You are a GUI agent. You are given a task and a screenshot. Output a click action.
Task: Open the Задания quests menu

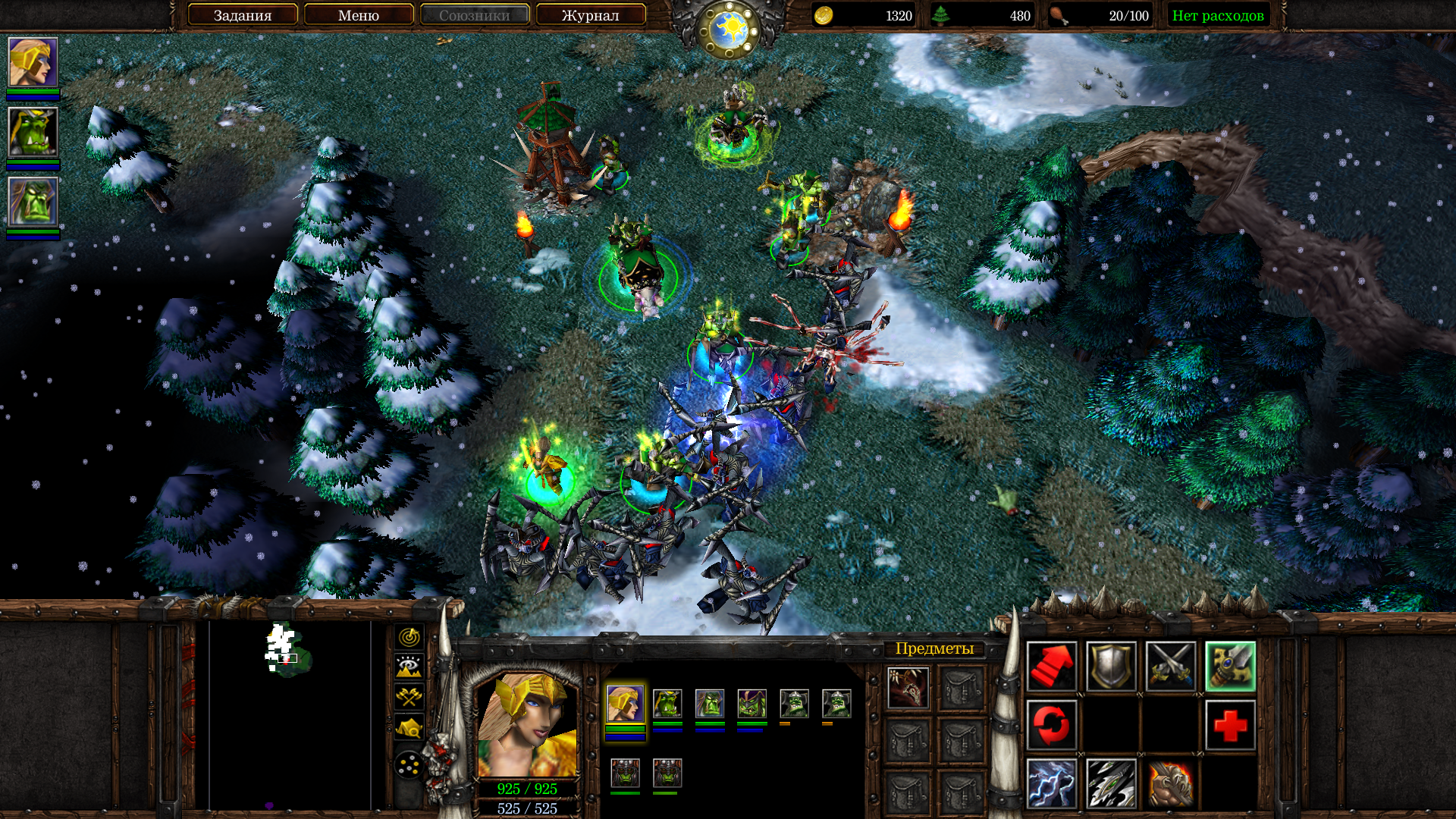pyautogui.click(x=242, y=15)
